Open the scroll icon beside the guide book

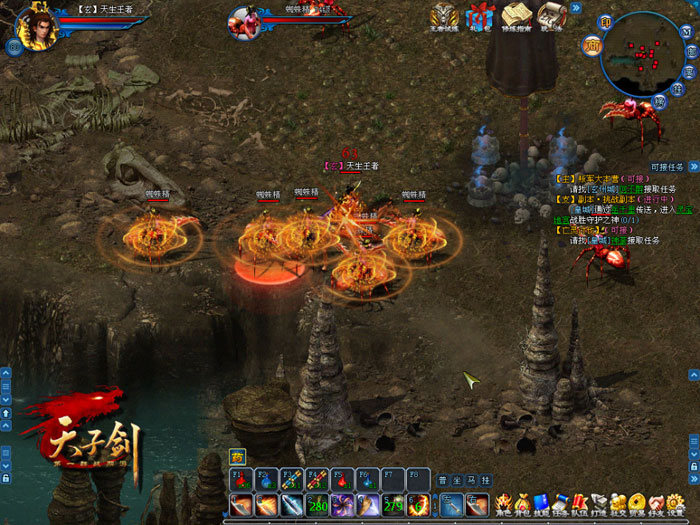point(551,16)
